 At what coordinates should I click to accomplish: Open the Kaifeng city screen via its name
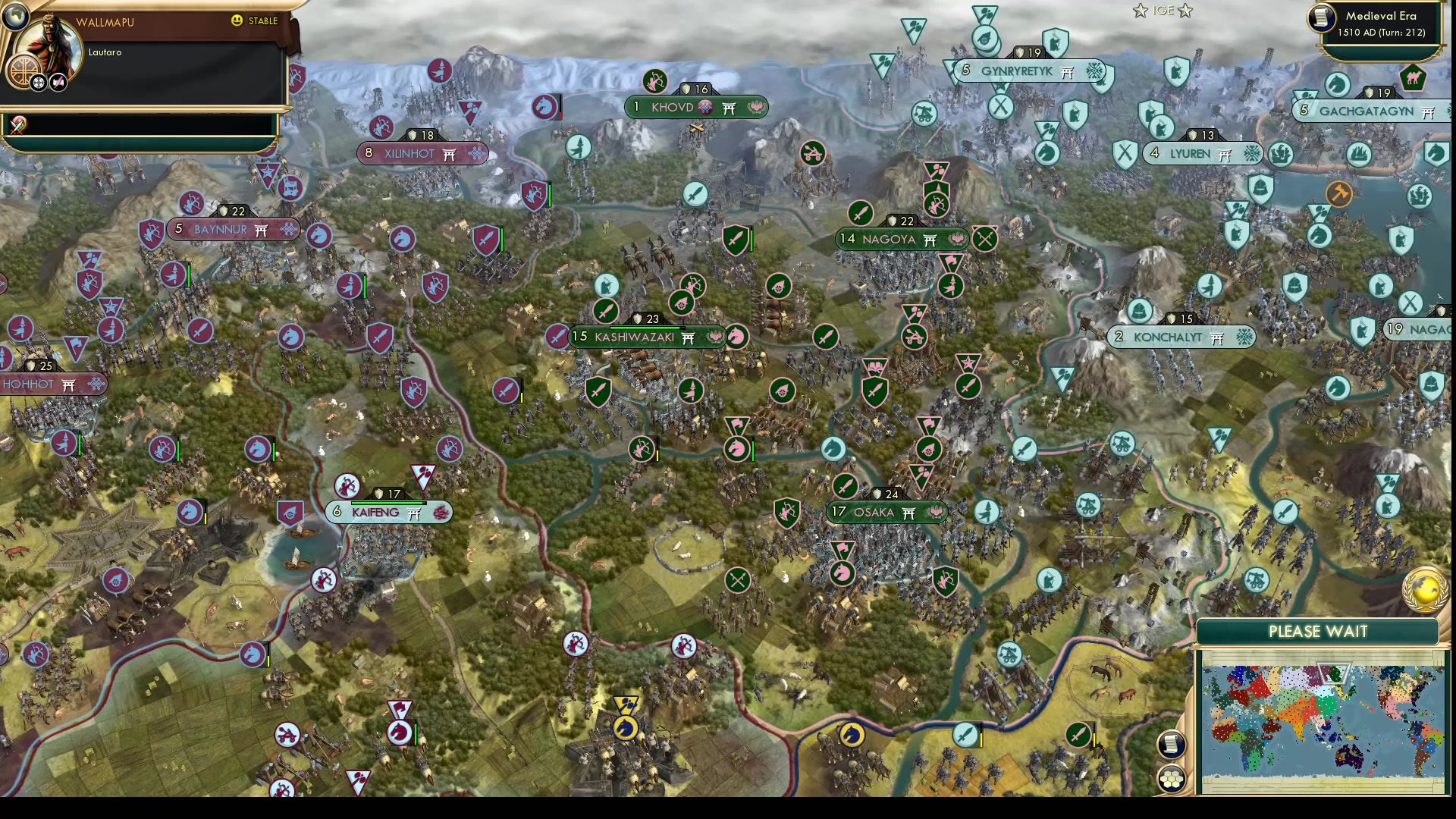375,513
